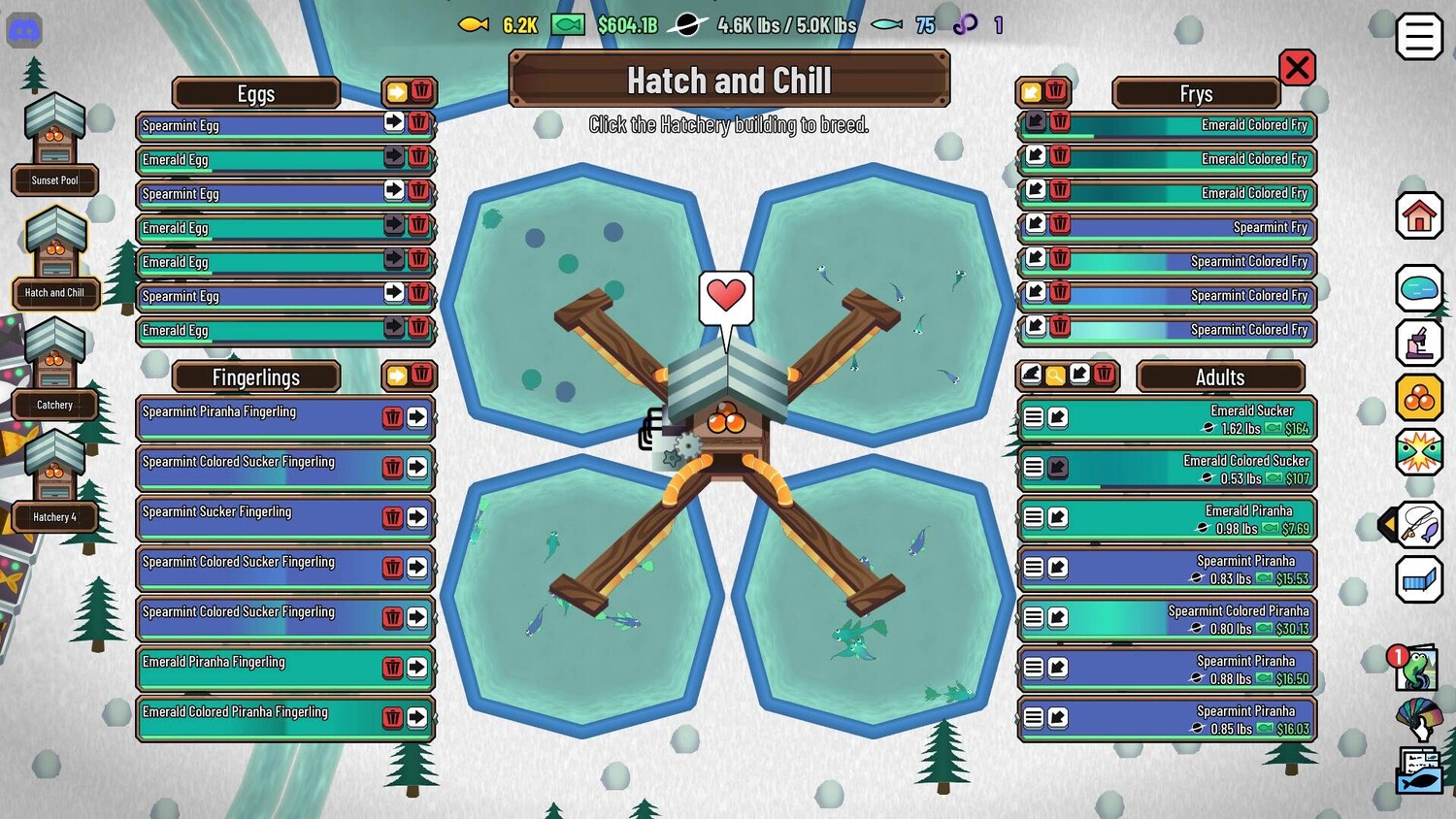
Task: Open the Discord link icon
Action: pos(24,31)
